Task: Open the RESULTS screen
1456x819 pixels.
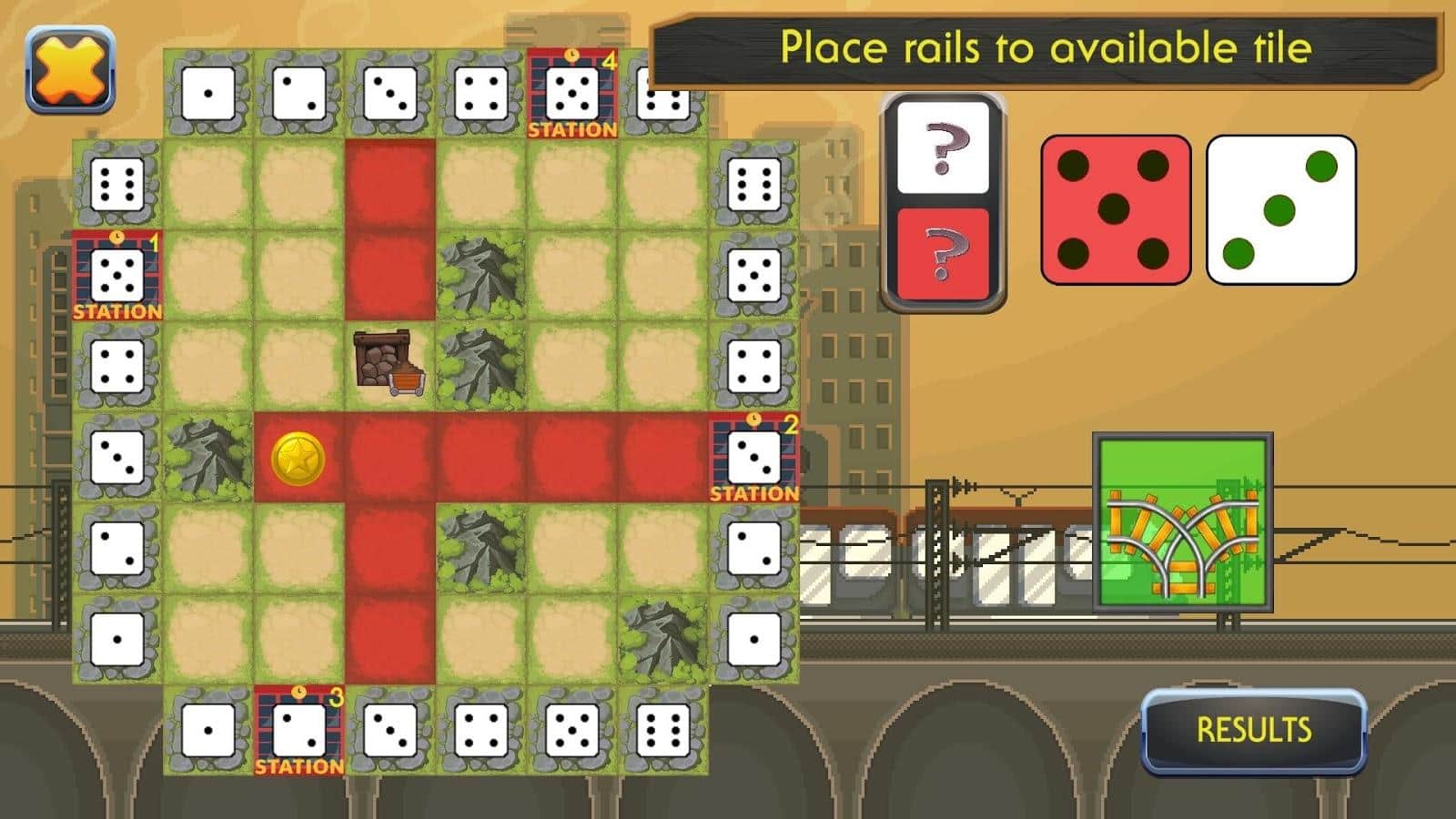Action: point(1253,730)
